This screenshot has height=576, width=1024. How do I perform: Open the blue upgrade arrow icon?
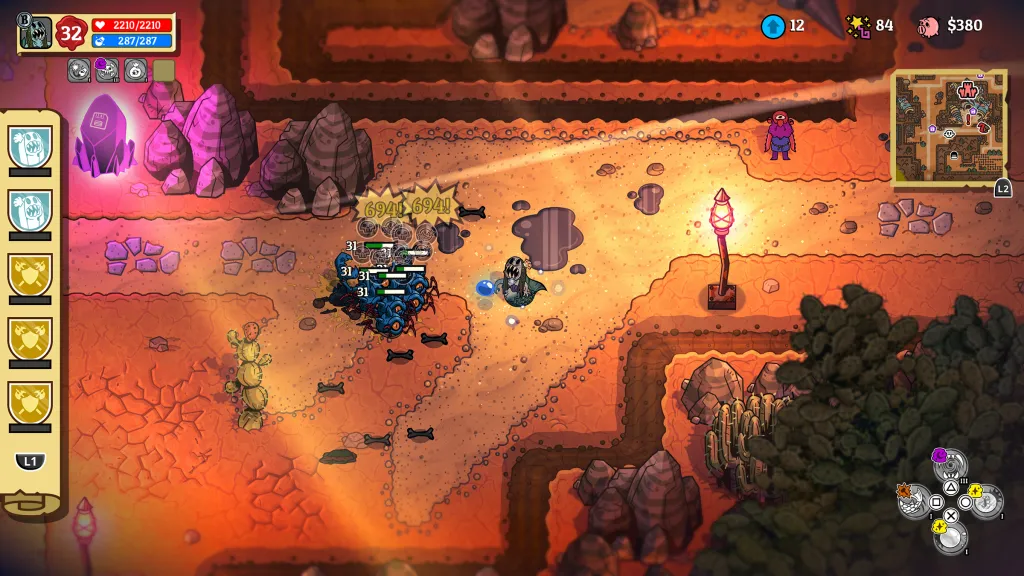tap(772, 26)
